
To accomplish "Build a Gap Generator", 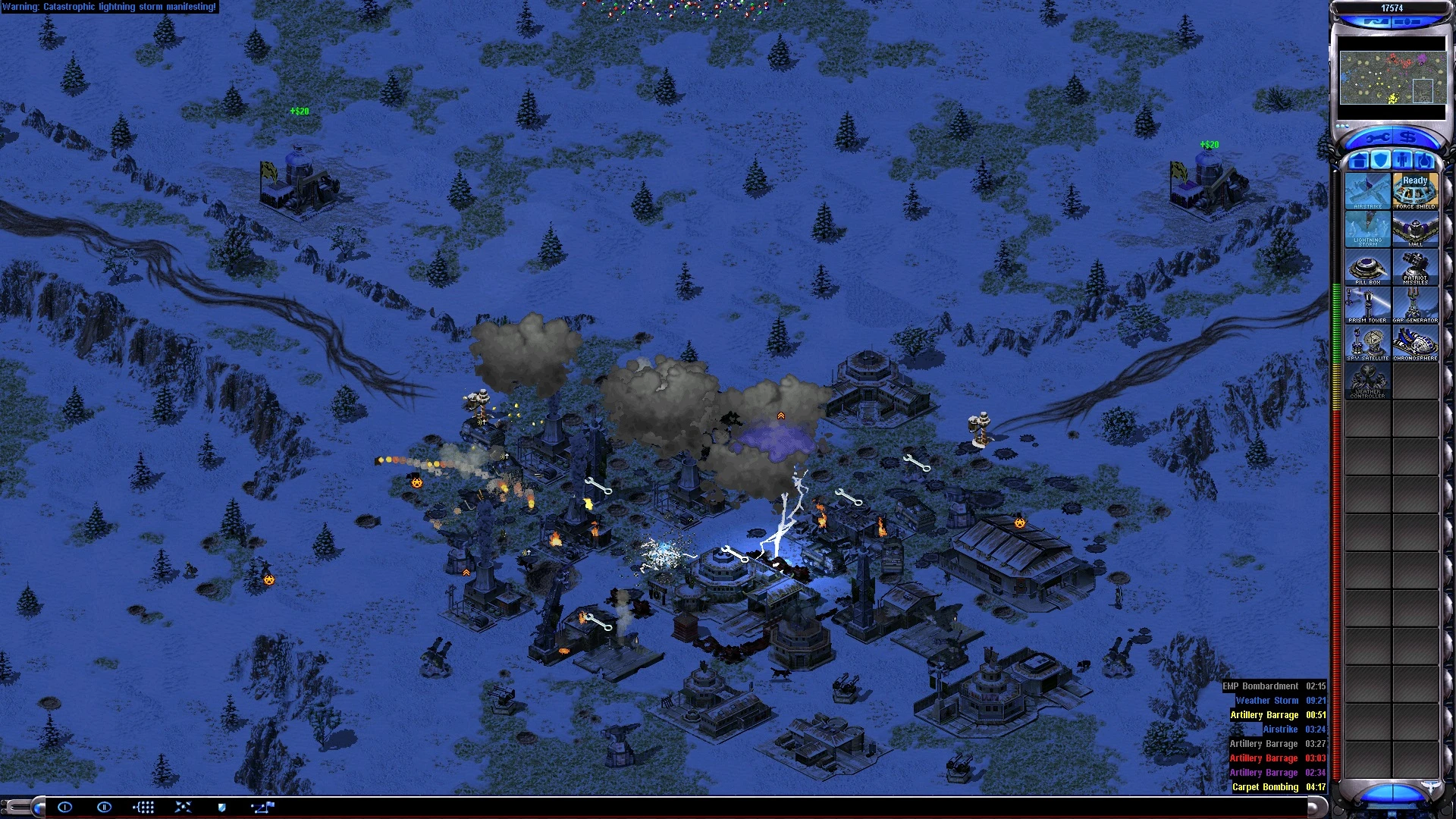I will click(1415, 304).
